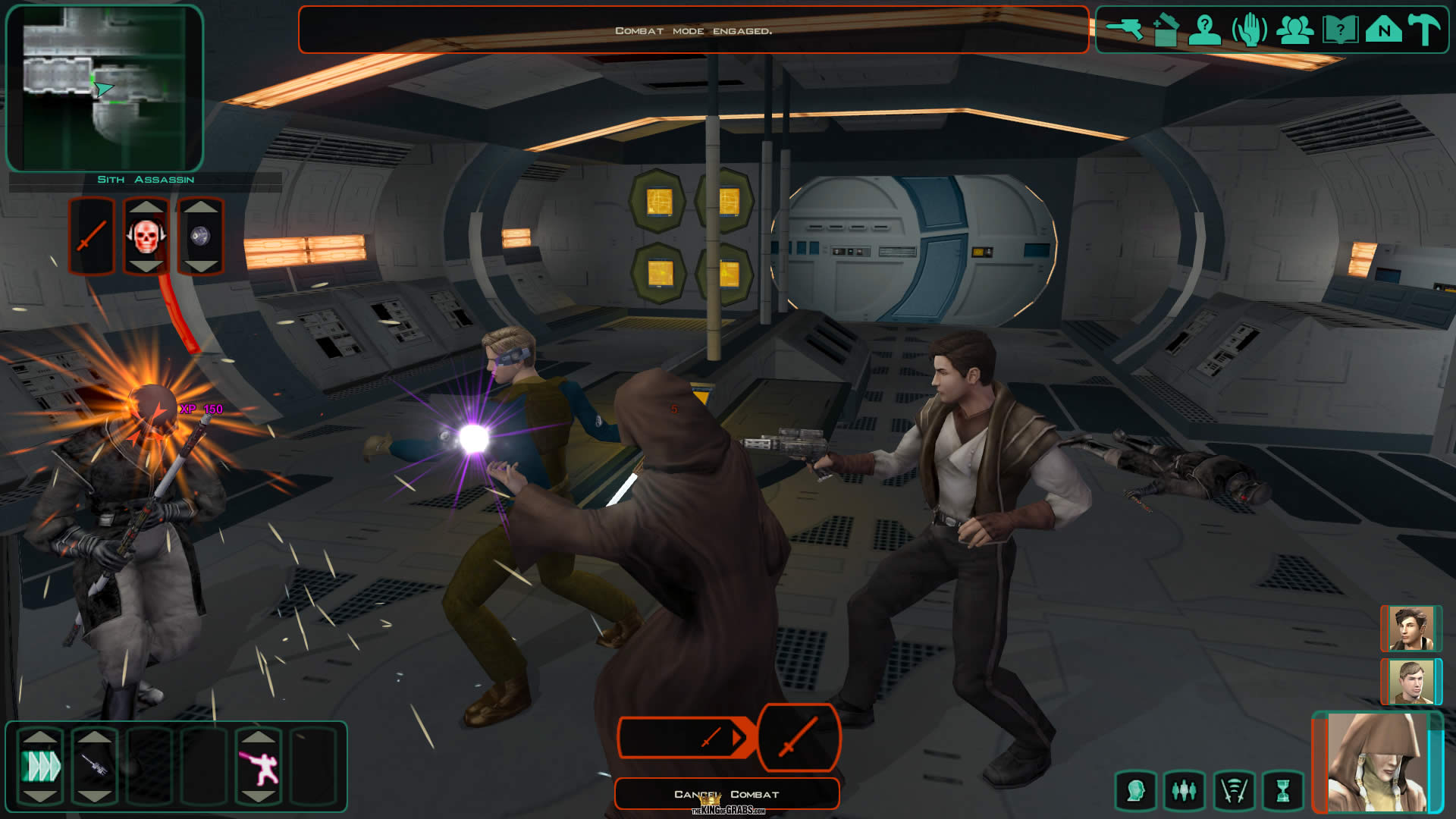The width and height of the screenshot is (1456, 819).
Task: Activate the green arrows stimulant slot
Action: (x=40, y=766)
